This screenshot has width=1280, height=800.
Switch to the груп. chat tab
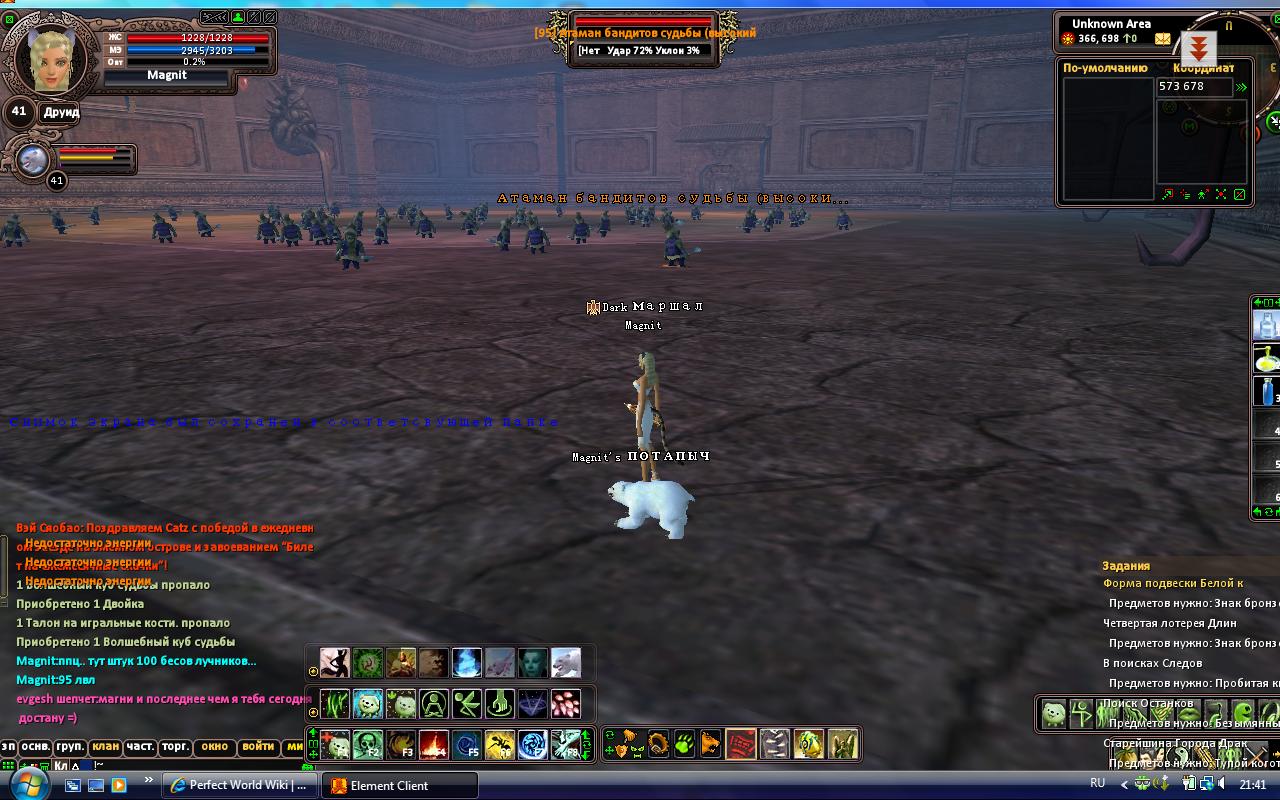coord(70,747)
